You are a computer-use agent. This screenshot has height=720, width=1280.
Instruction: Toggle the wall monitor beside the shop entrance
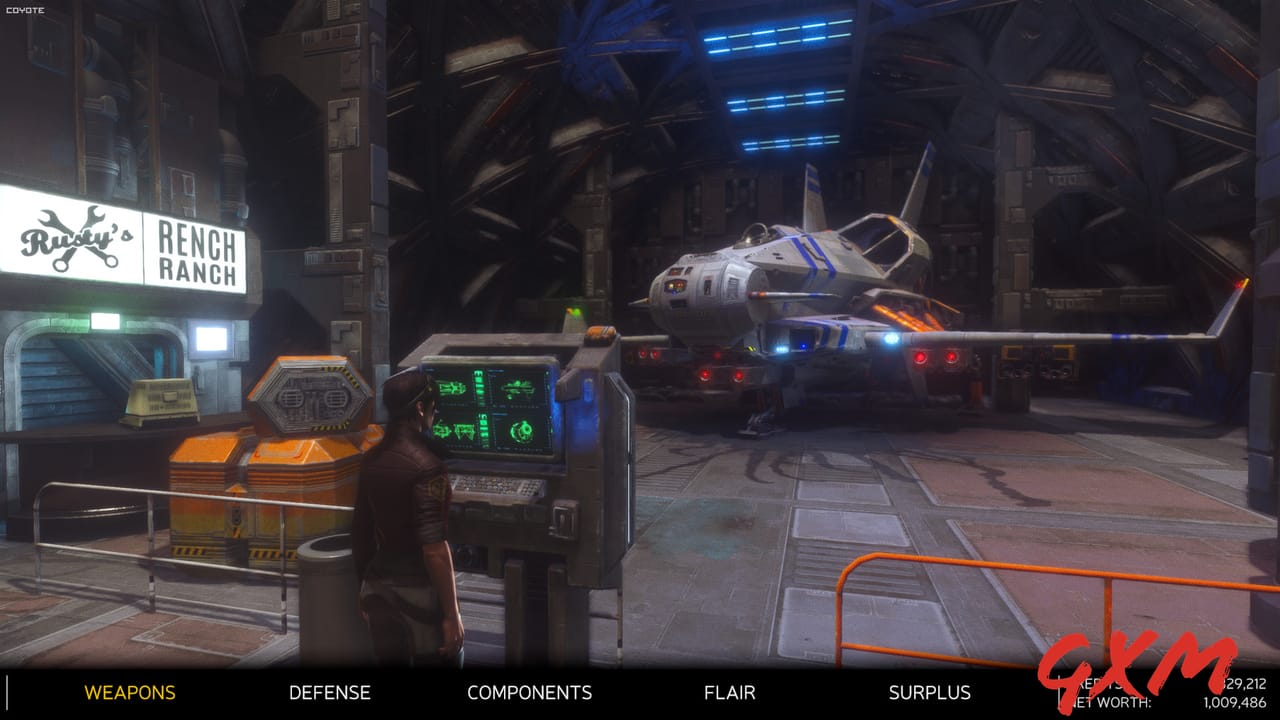point(213,338)
